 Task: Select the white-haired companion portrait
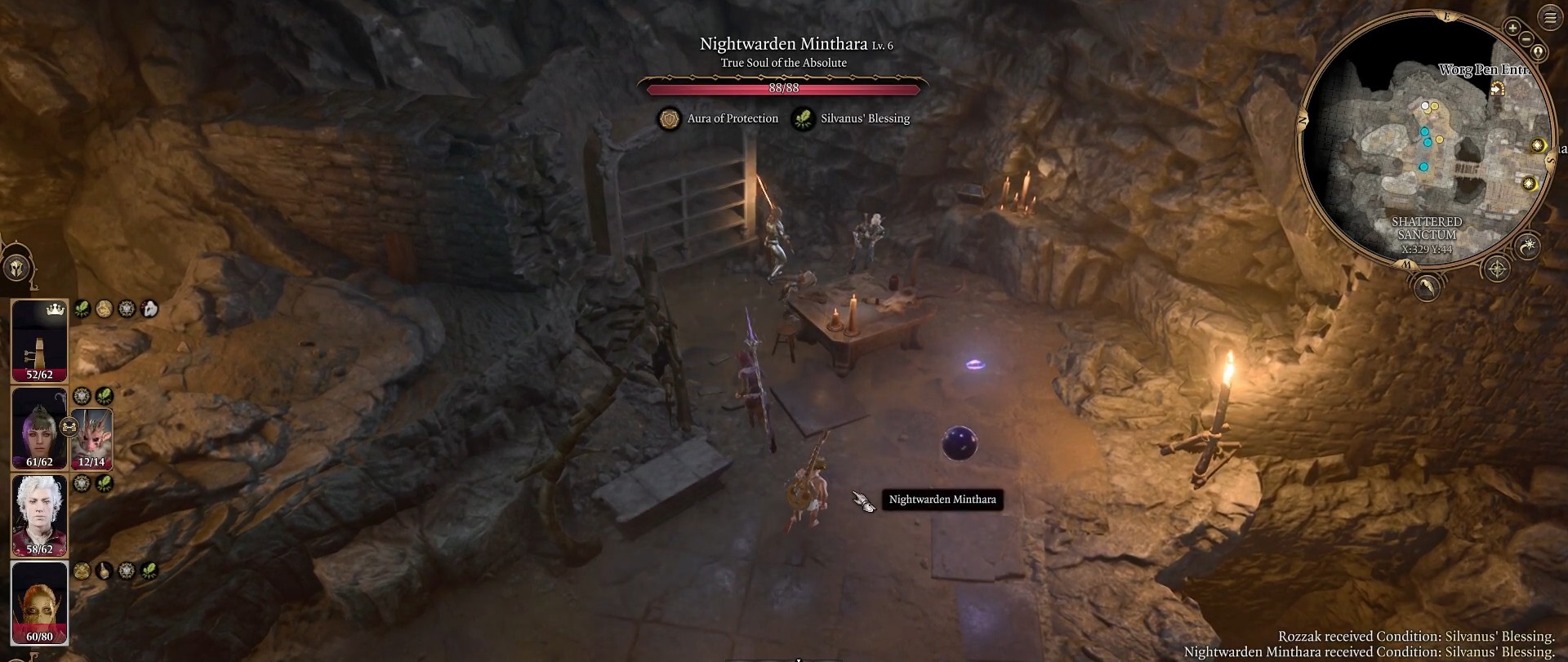(39, 516)
